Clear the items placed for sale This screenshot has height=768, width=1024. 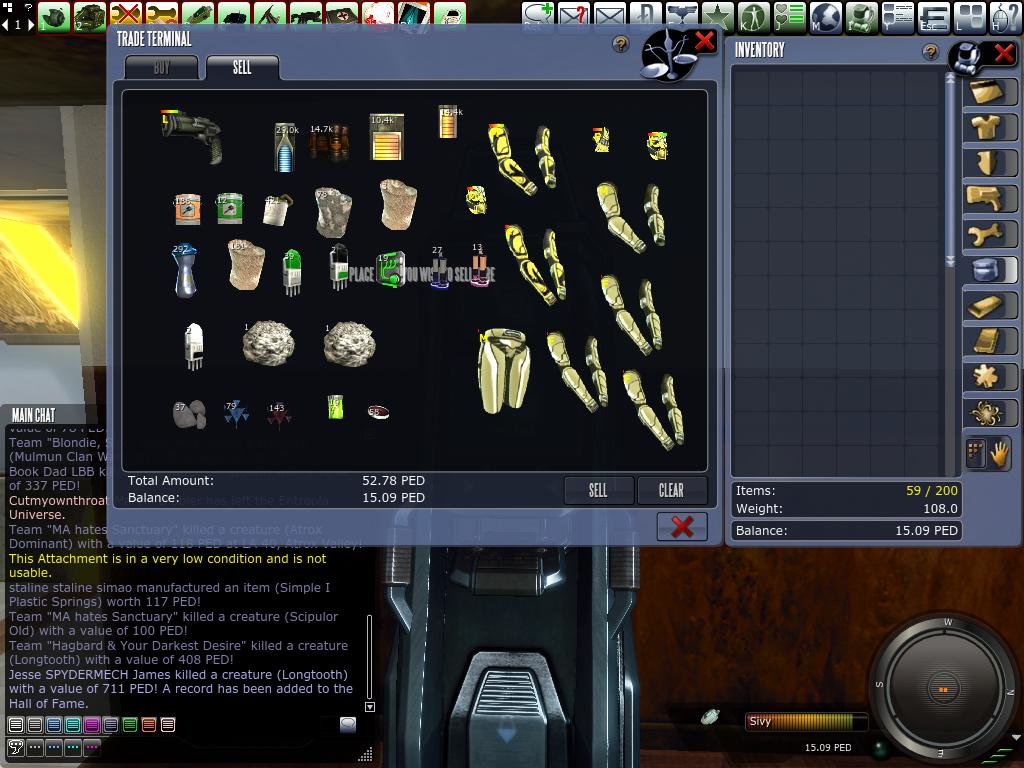671,490
